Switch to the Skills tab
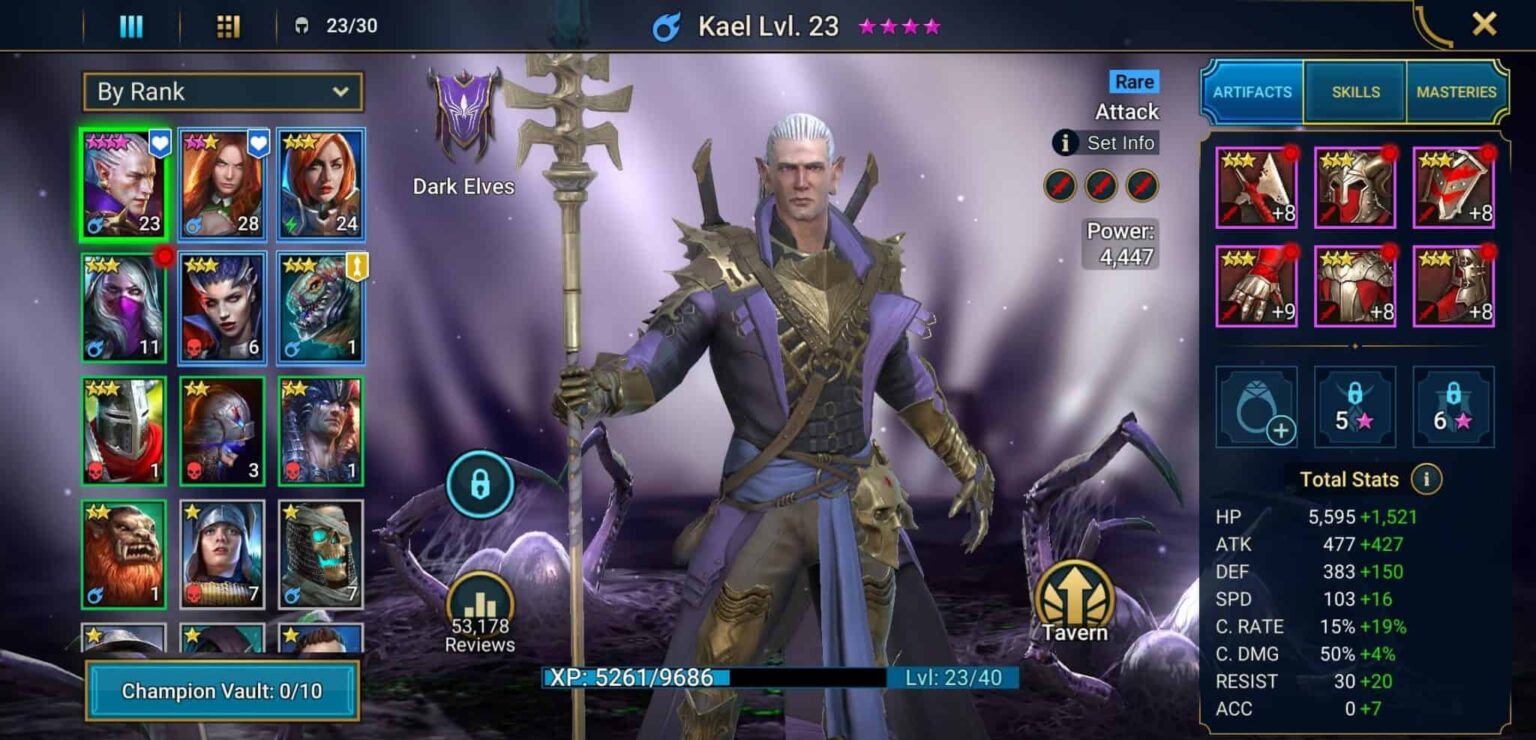The height and width of the screenshot is (740, 1536). click(x=1355, y=91)
